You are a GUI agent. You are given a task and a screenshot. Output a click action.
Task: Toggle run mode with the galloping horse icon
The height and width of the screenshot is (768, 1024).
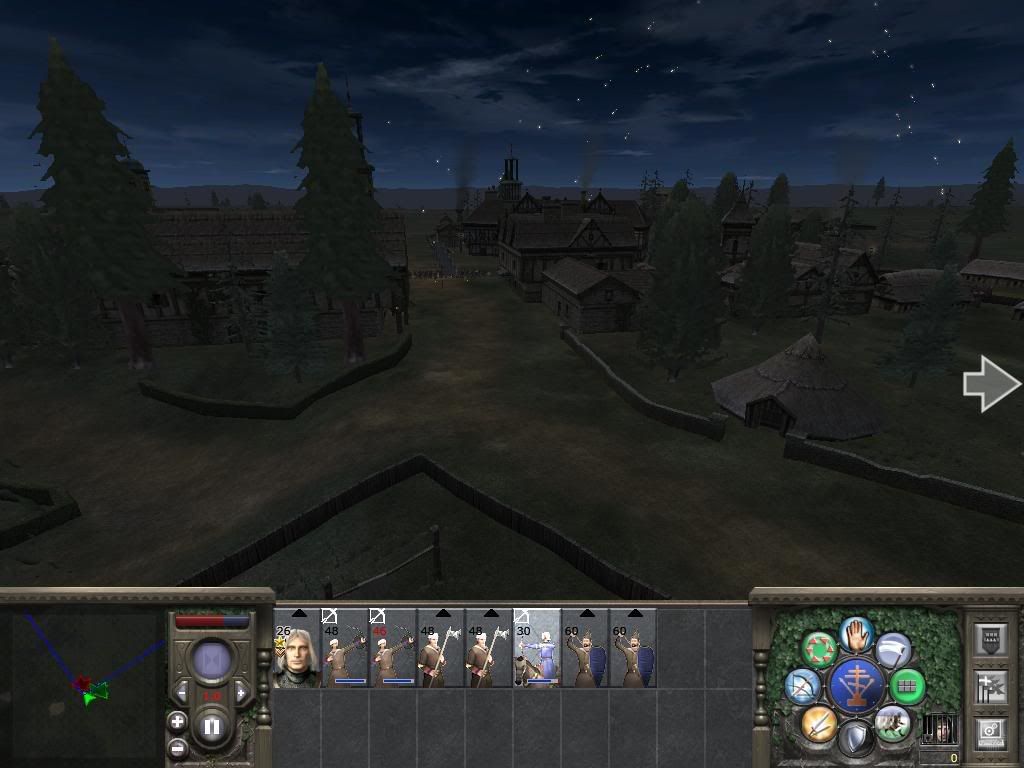point(891,722)
